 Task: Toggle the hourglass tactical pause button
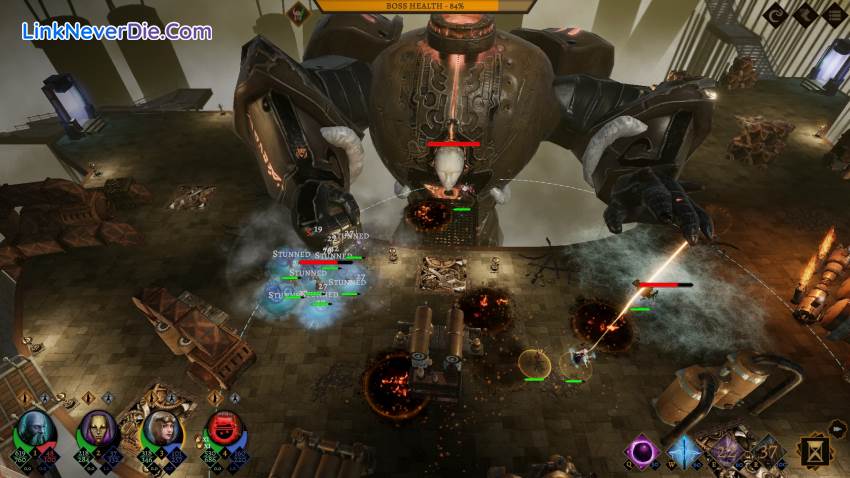click(815, 454)
